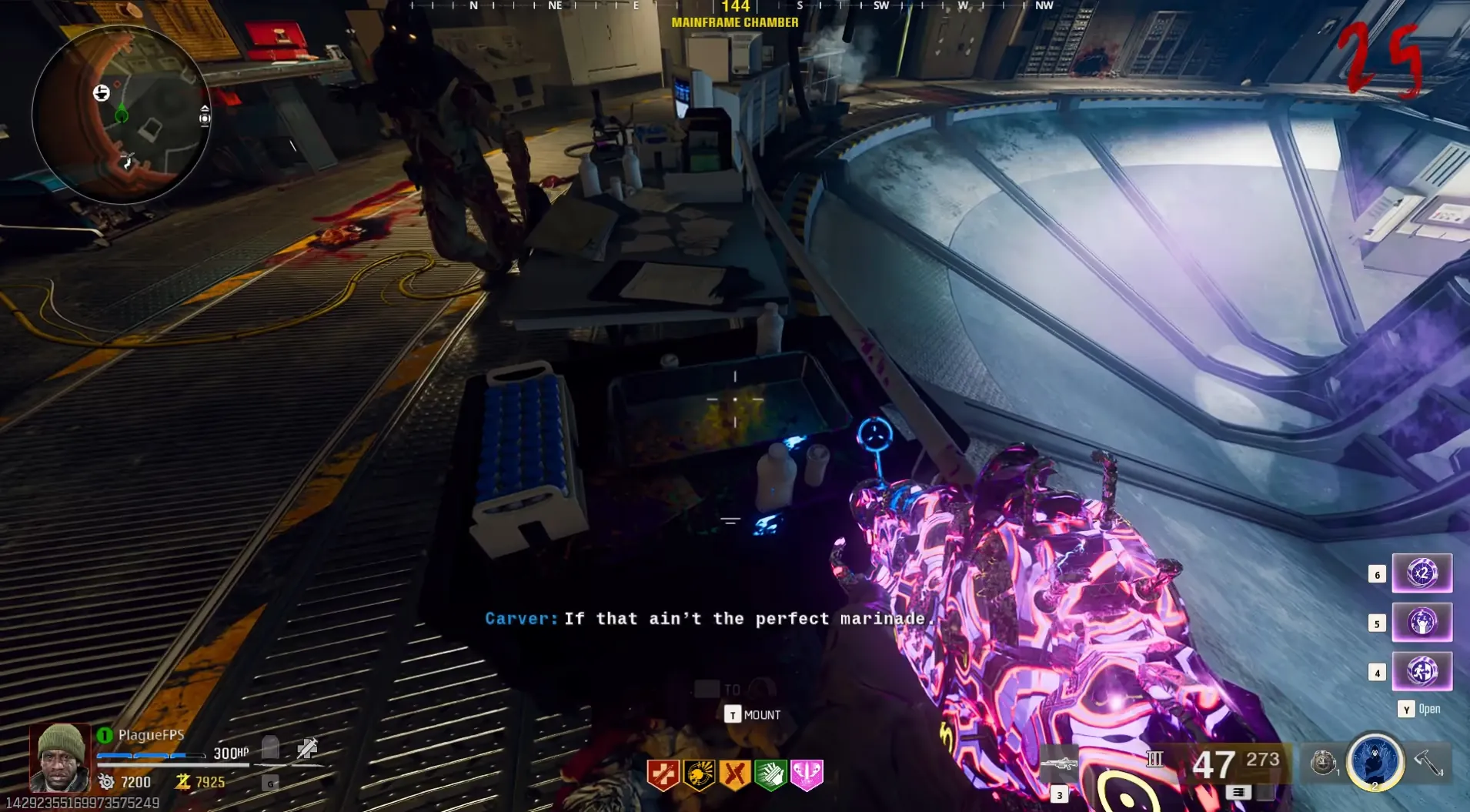Select the green Speed Cola perk icon

[x=770, y=775]
